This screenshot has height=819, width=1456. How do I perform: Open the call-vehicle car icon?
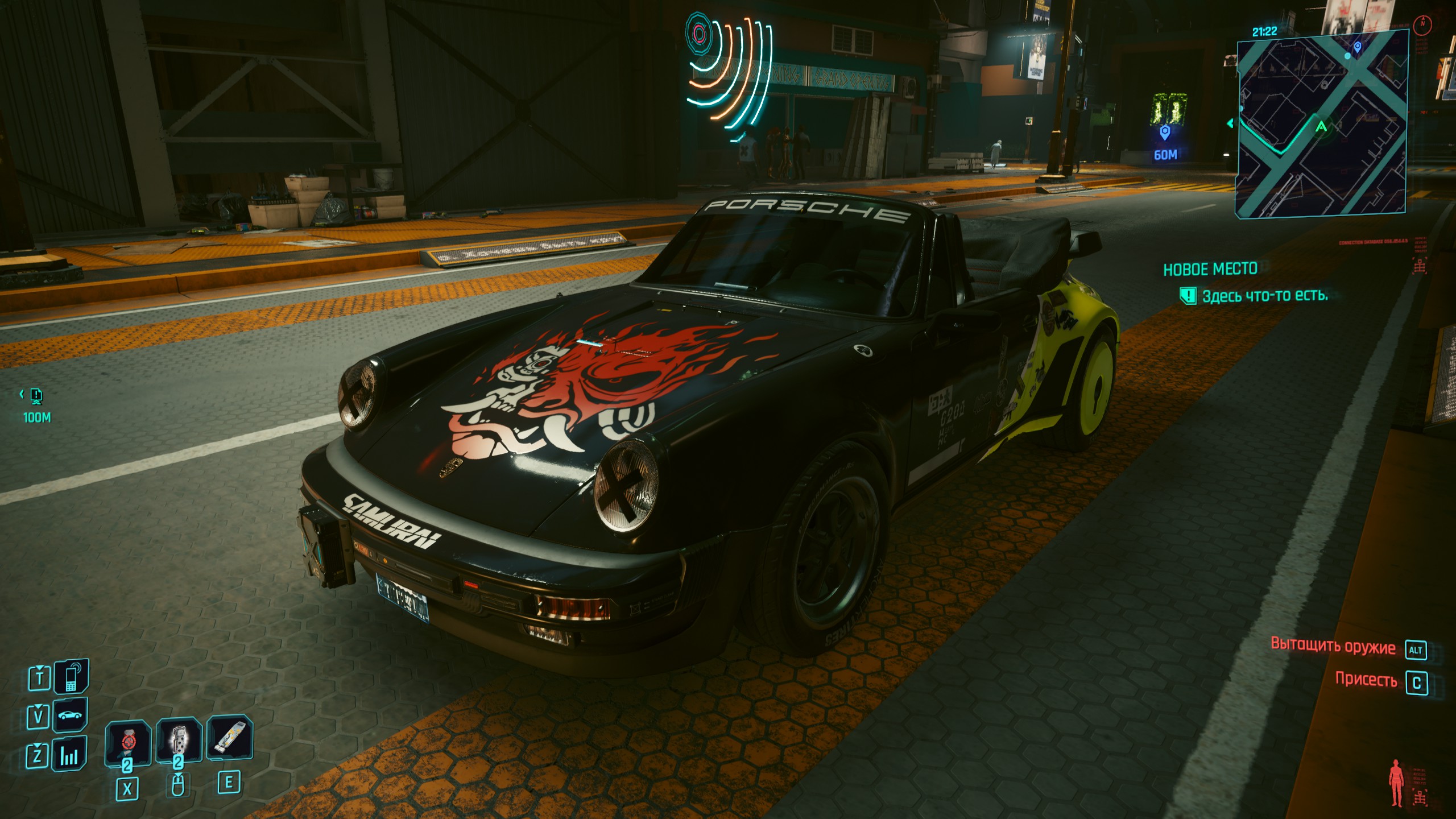point(71,715)
